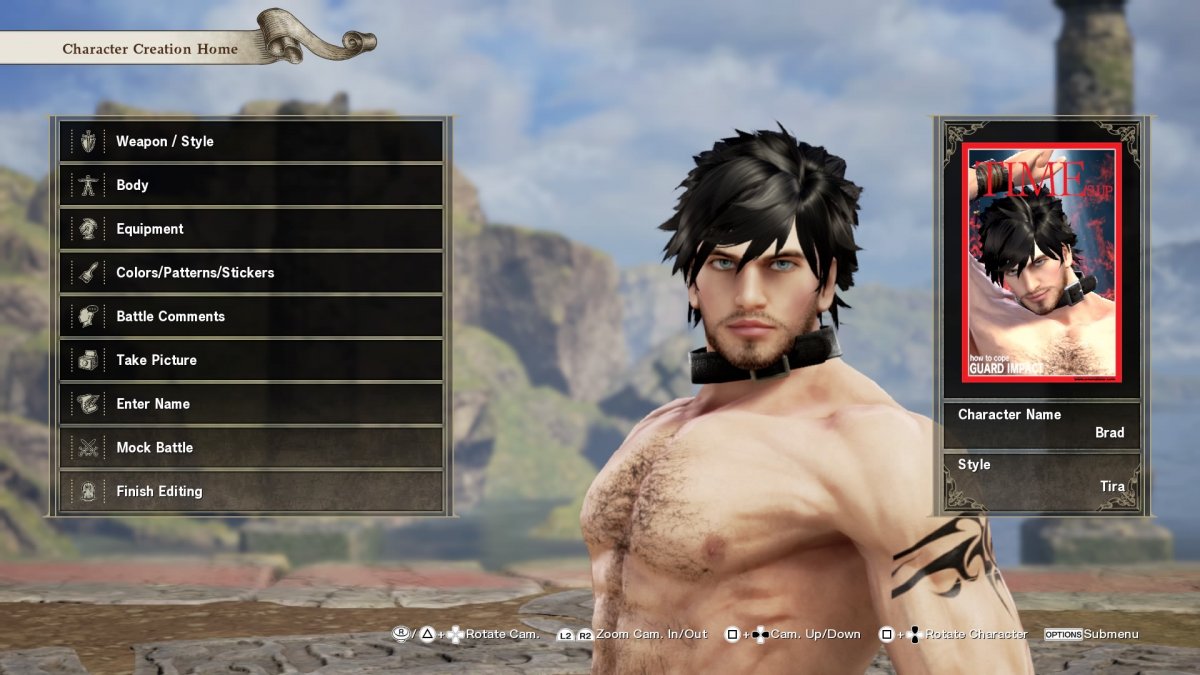Select Finish Editing
The height and width of the screenshot is (675, 1200).
click(250, 491)
